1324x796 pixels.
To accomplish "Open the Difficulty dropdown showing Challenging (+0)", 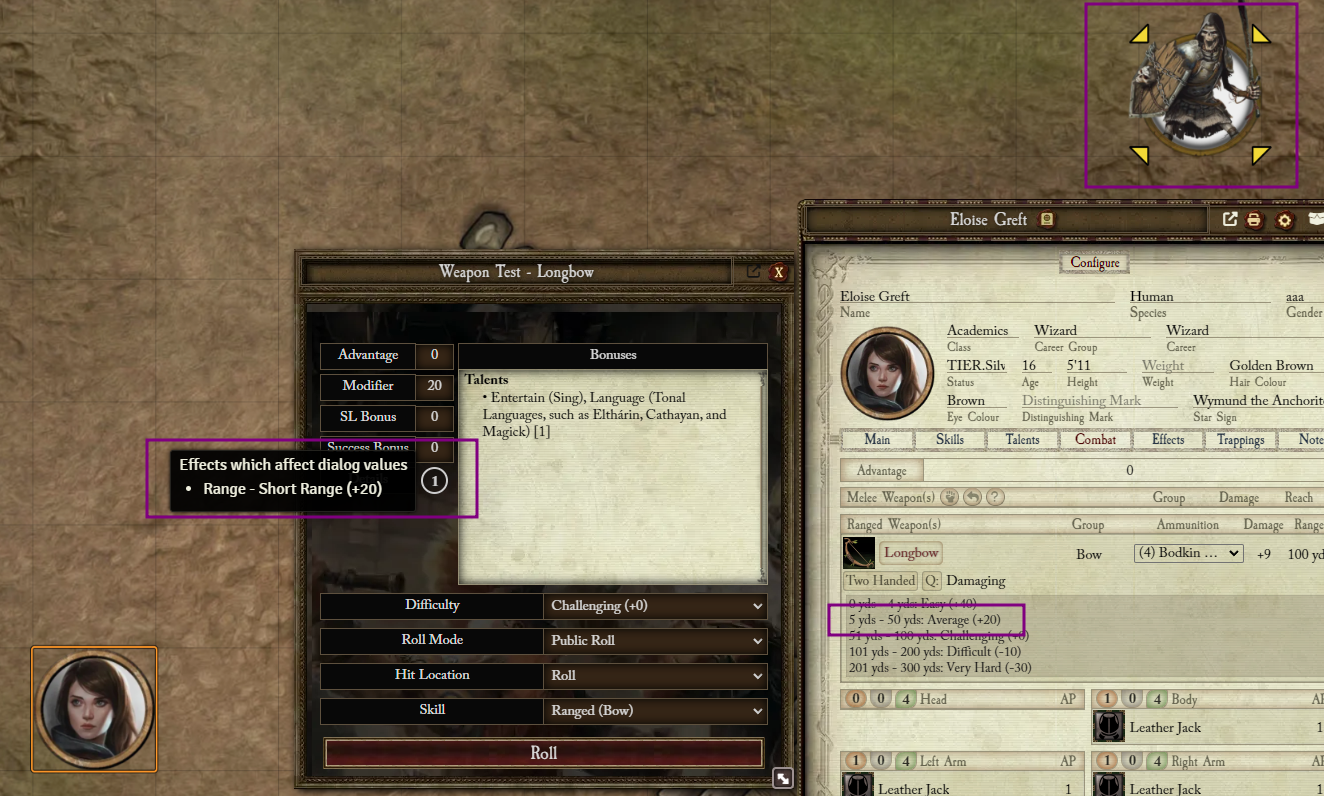I will 655,605.
